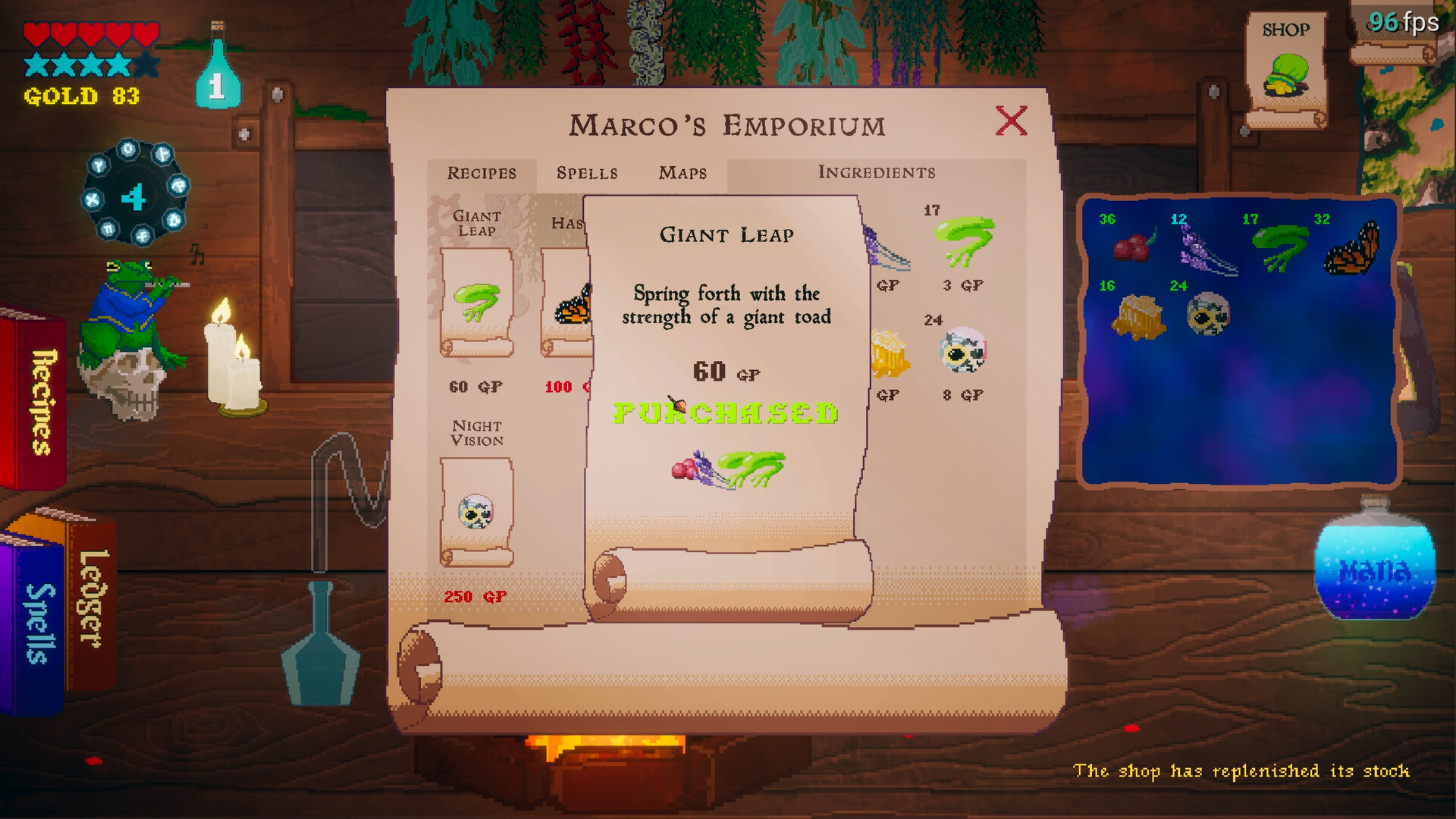1456x819 pixels.
Task: Click the Mana bottle in the corner
Action: coord(1374,569)
